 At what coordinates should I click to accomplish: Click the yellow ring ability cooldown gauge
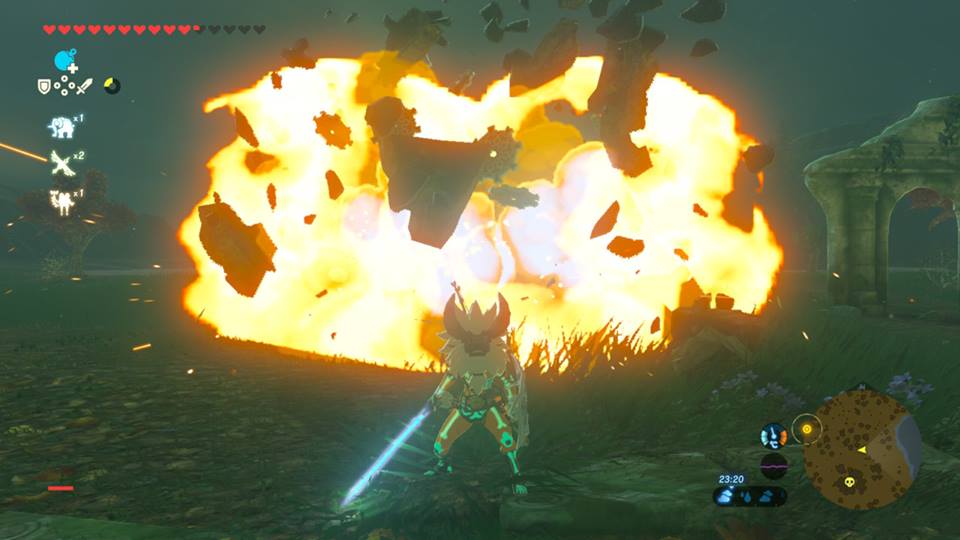pos(112,86)
